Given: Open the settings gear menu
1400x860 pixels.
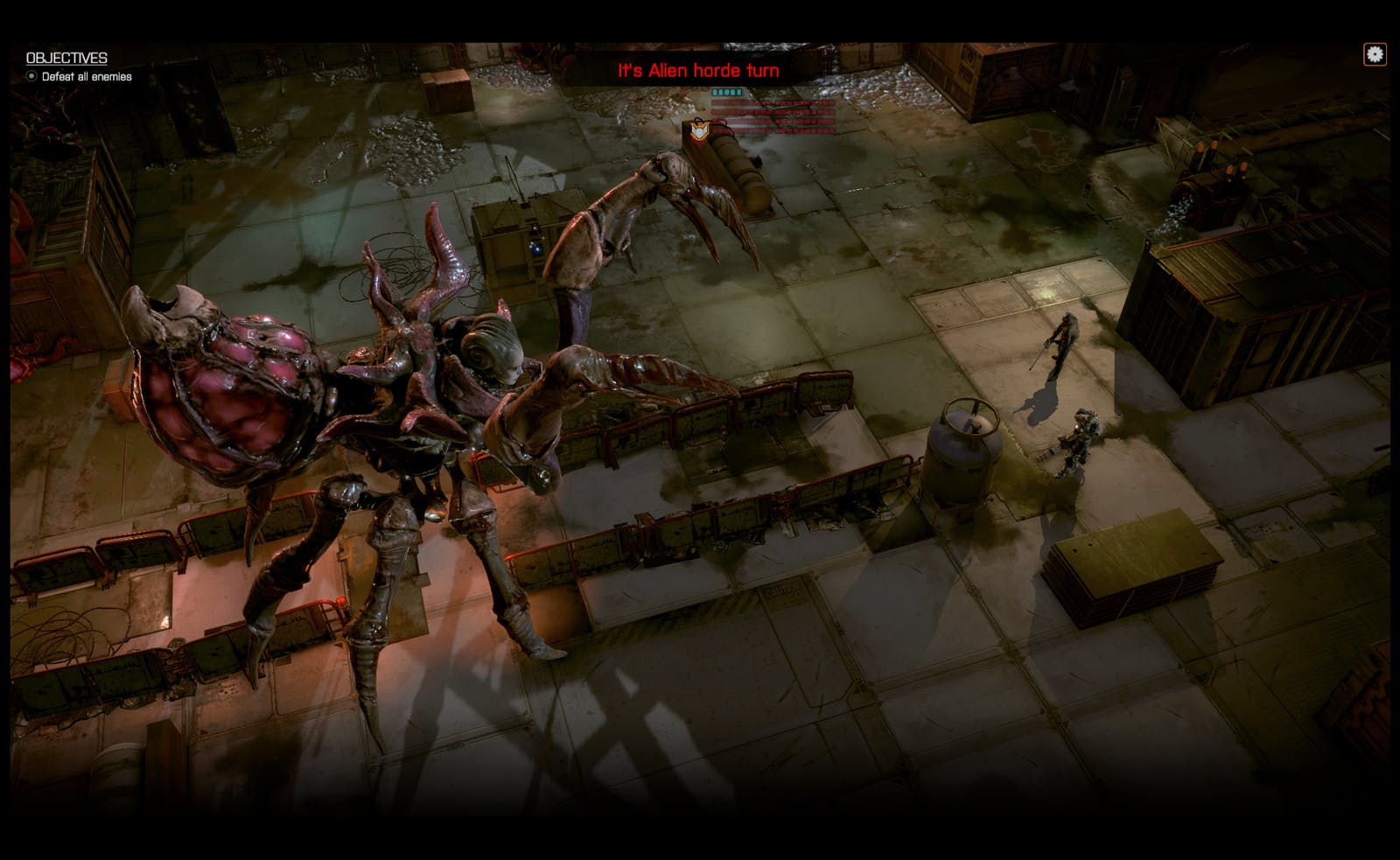Looking at the screenshot, I should 1375,54.
